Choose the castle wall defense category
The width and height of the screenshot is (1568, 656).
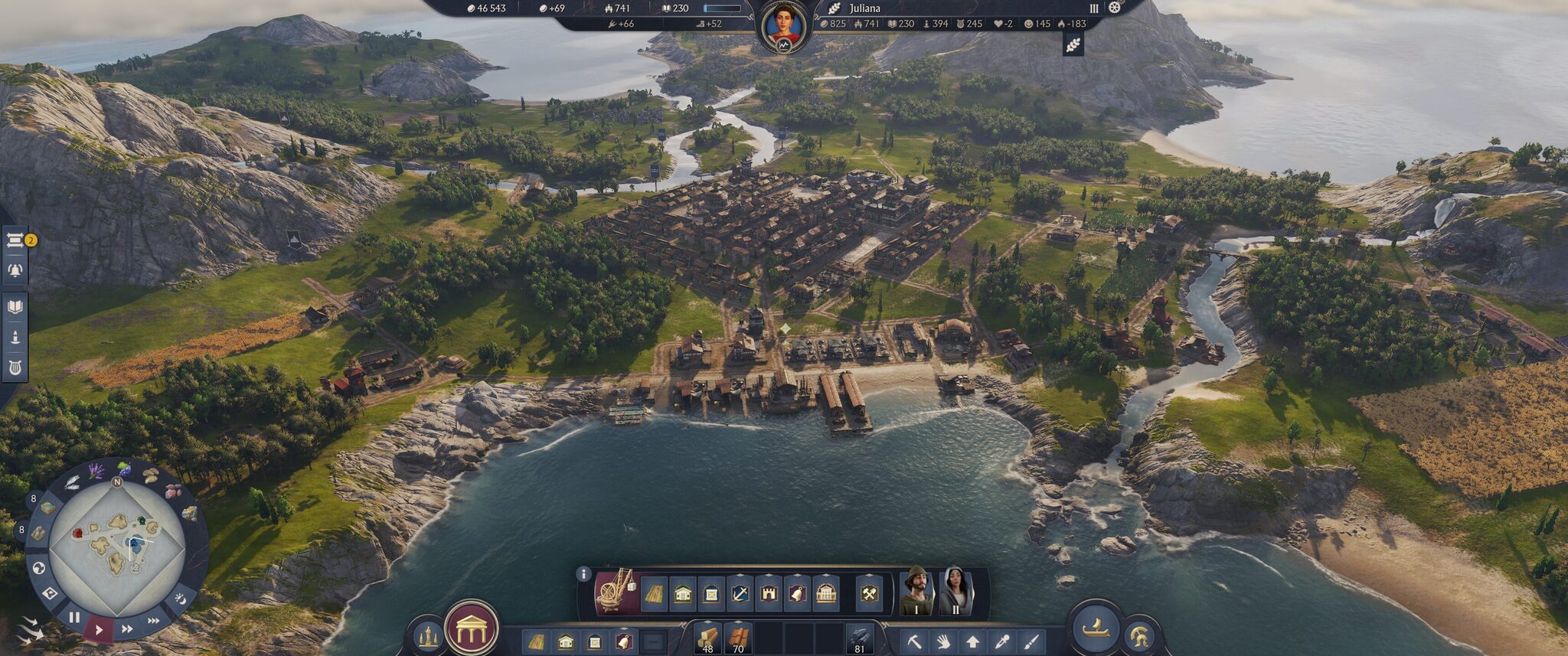pyautogui.click(x=769, y=594)
